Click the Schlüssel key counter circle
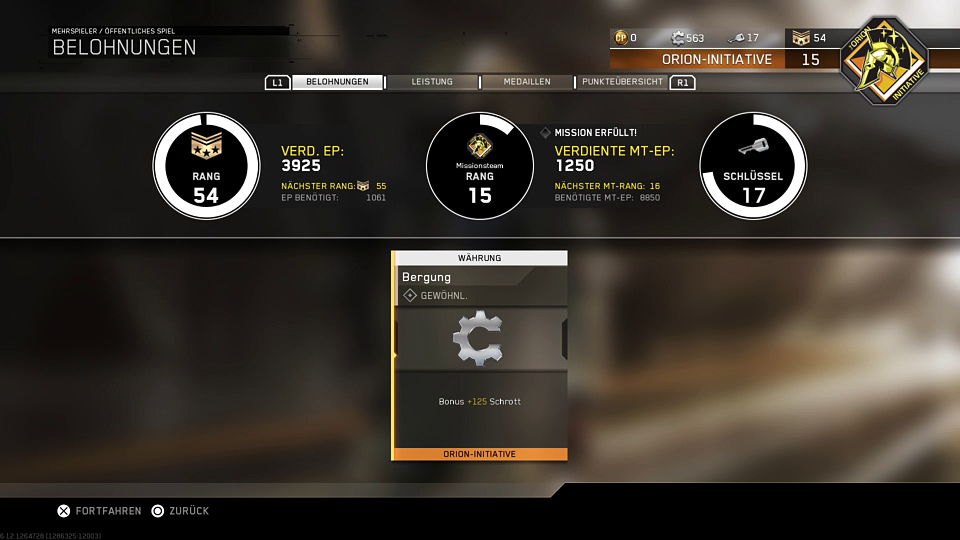 pyautogui.click(x=753, y=166)
